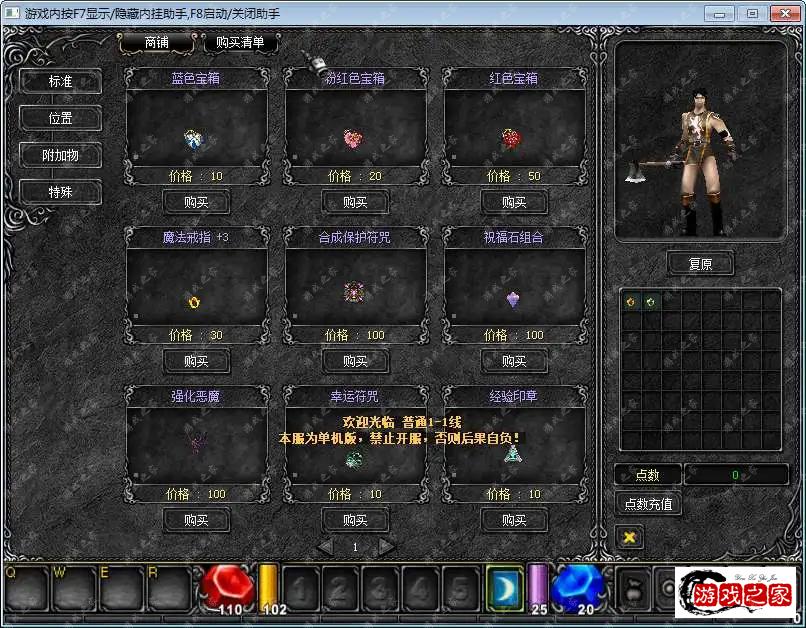Show the 附加物 category

[x=60, y=155]
